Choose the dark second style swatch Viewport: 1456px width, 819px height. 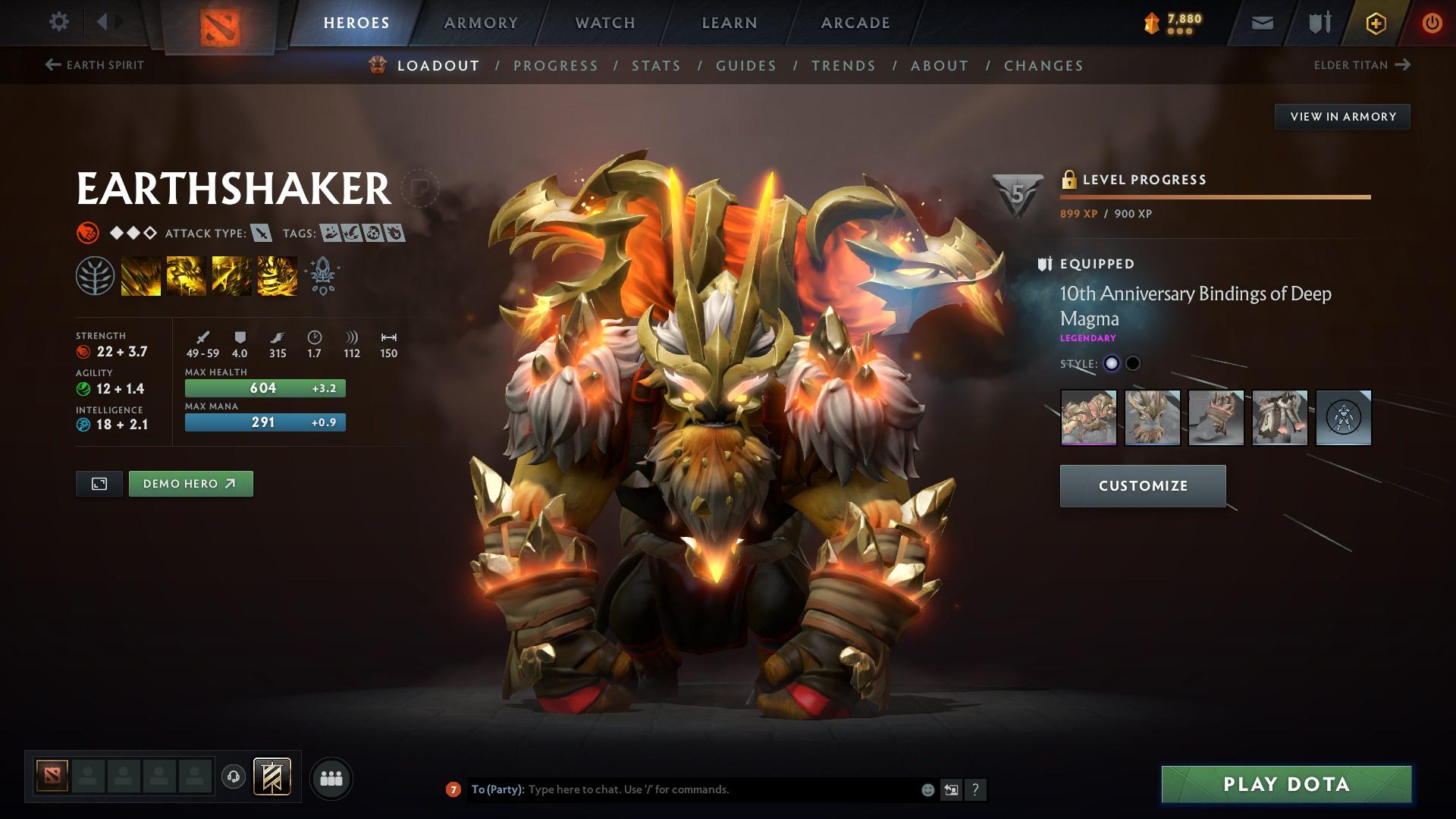[x=1133, y=363]
